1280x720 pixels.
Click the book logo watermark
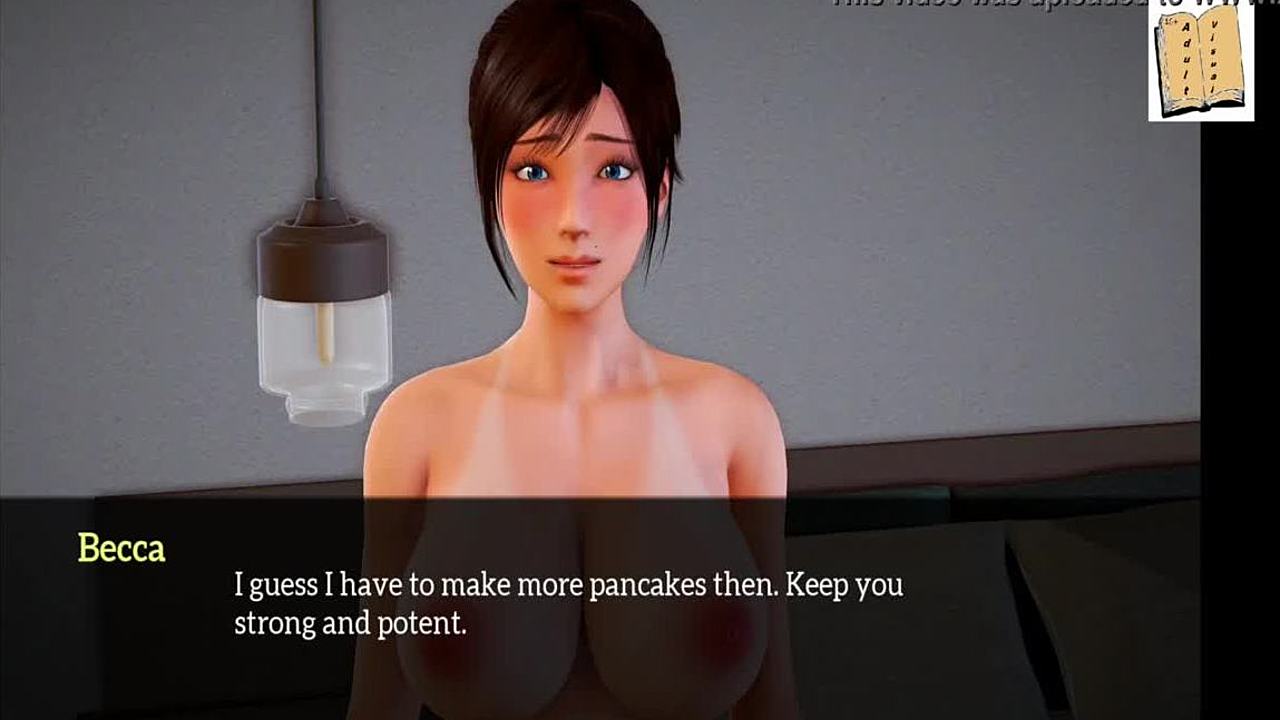(x=1200, y=62)
